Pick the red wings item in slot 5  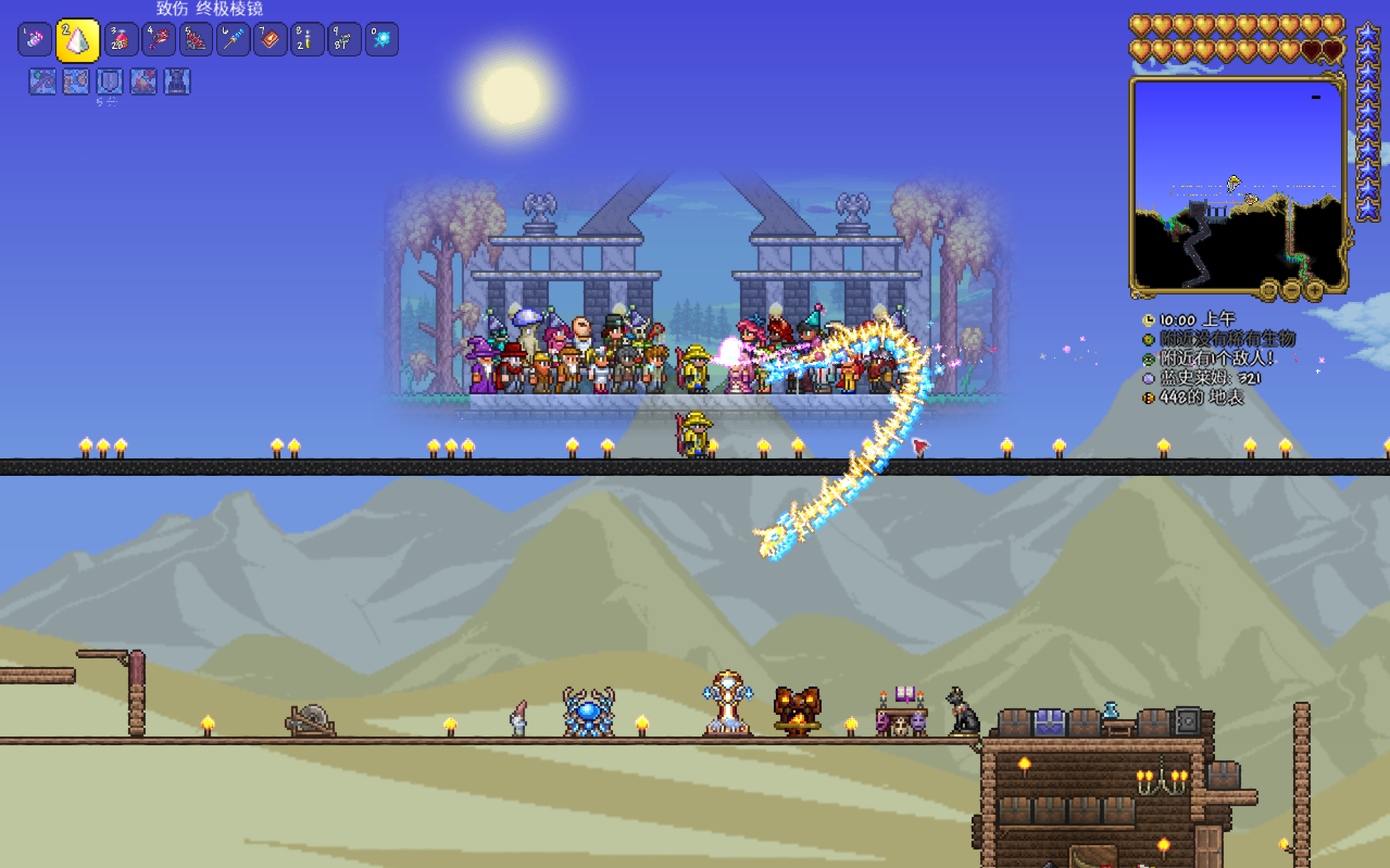[196, 40]
